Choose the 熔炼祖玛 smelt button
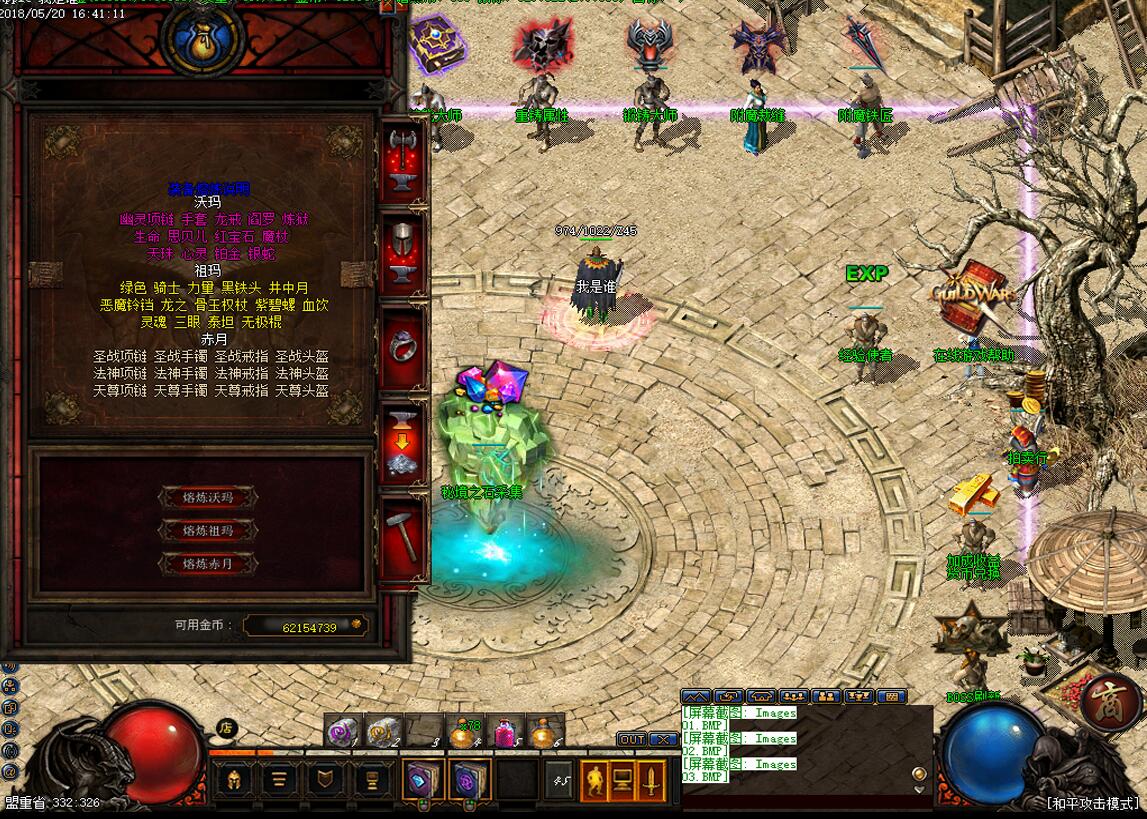 [x=207, y=530]
